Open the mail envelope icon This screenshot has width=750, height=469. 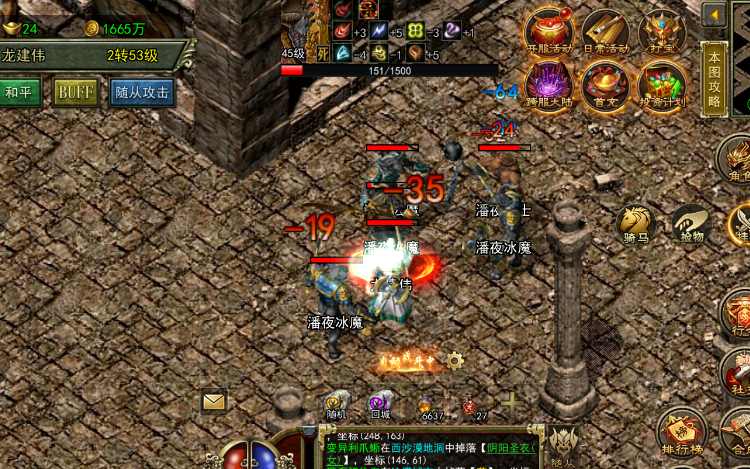coord(215,401)
